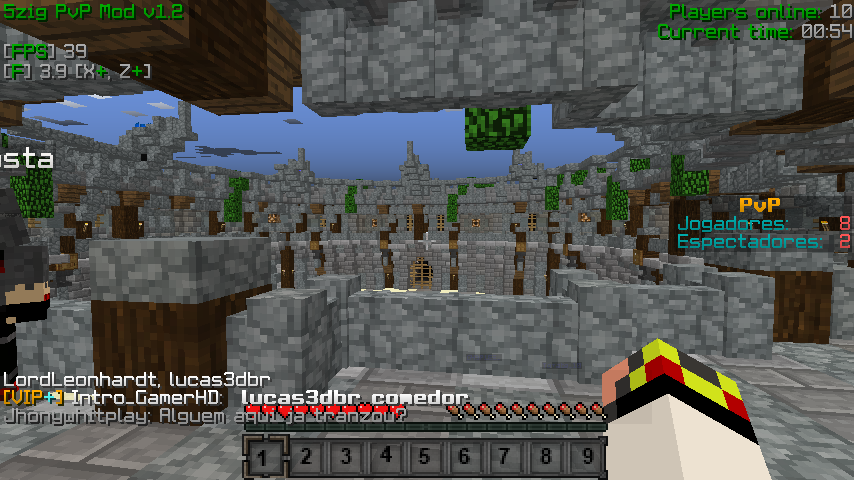Click the last hotbar slot, number 9

pos(586,458)
